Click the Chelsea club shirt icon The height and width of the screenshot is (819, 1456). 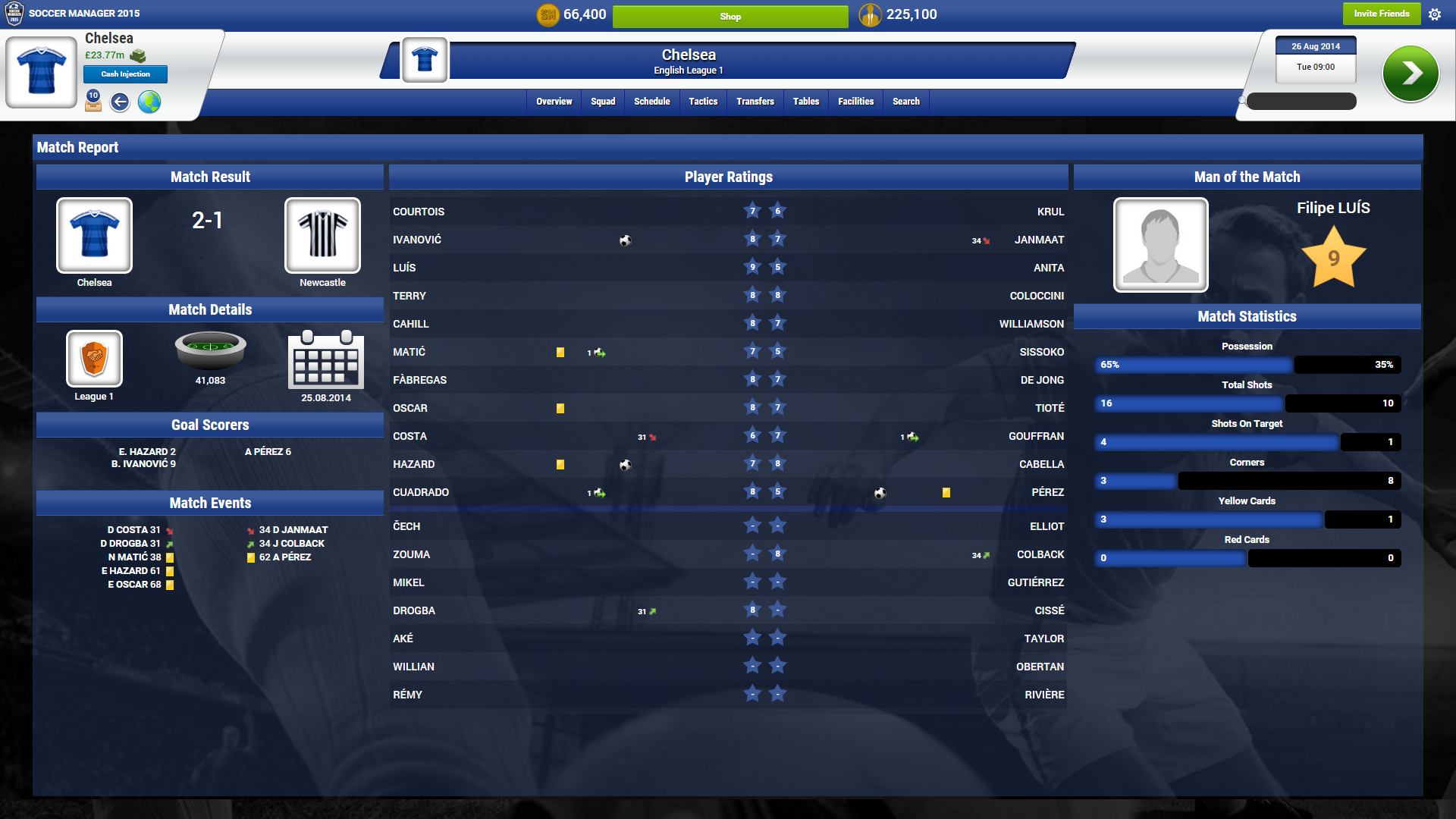[x=42, y=71]
